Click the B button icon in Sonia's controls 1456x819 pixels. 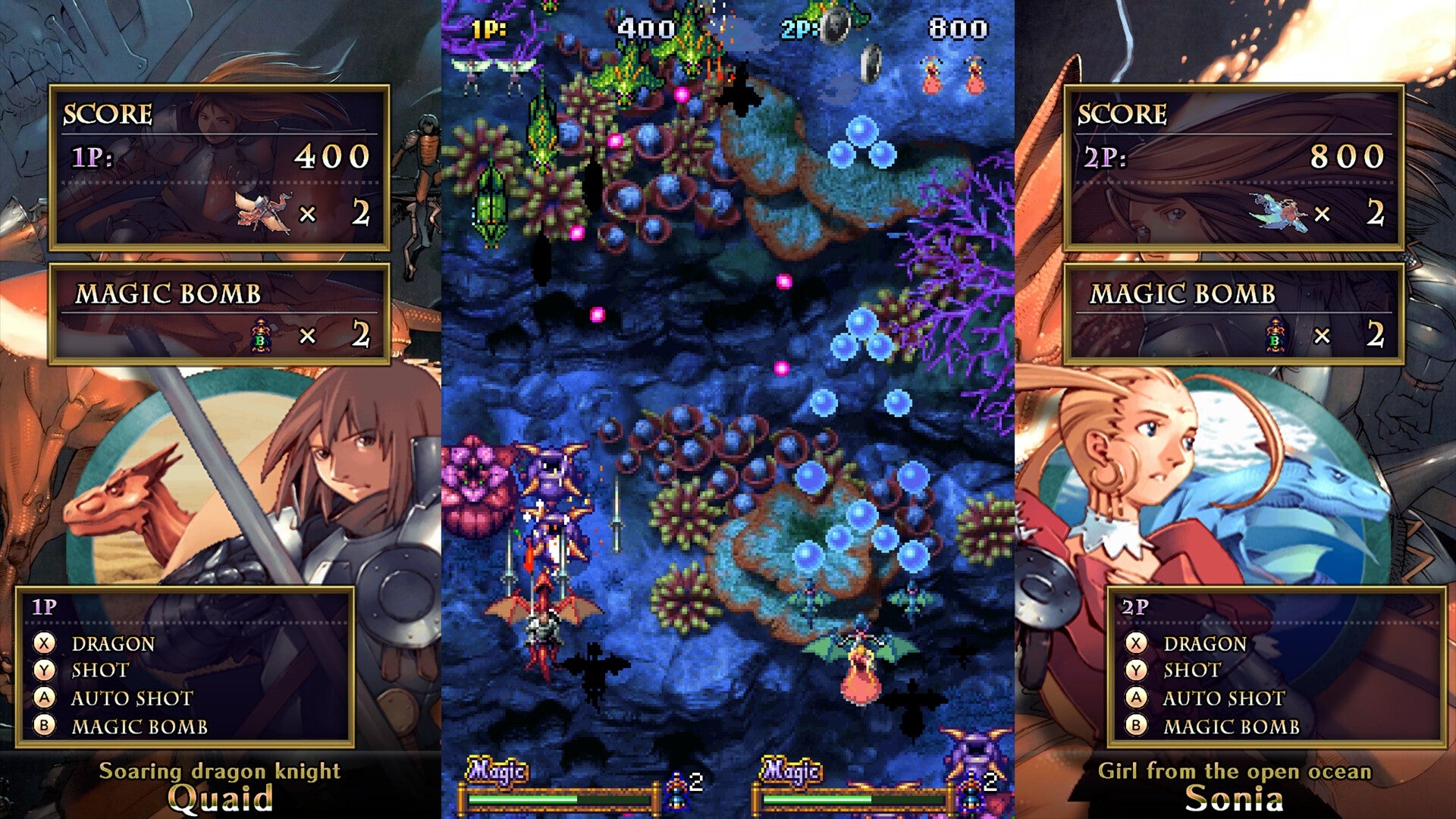point(1134,725)
